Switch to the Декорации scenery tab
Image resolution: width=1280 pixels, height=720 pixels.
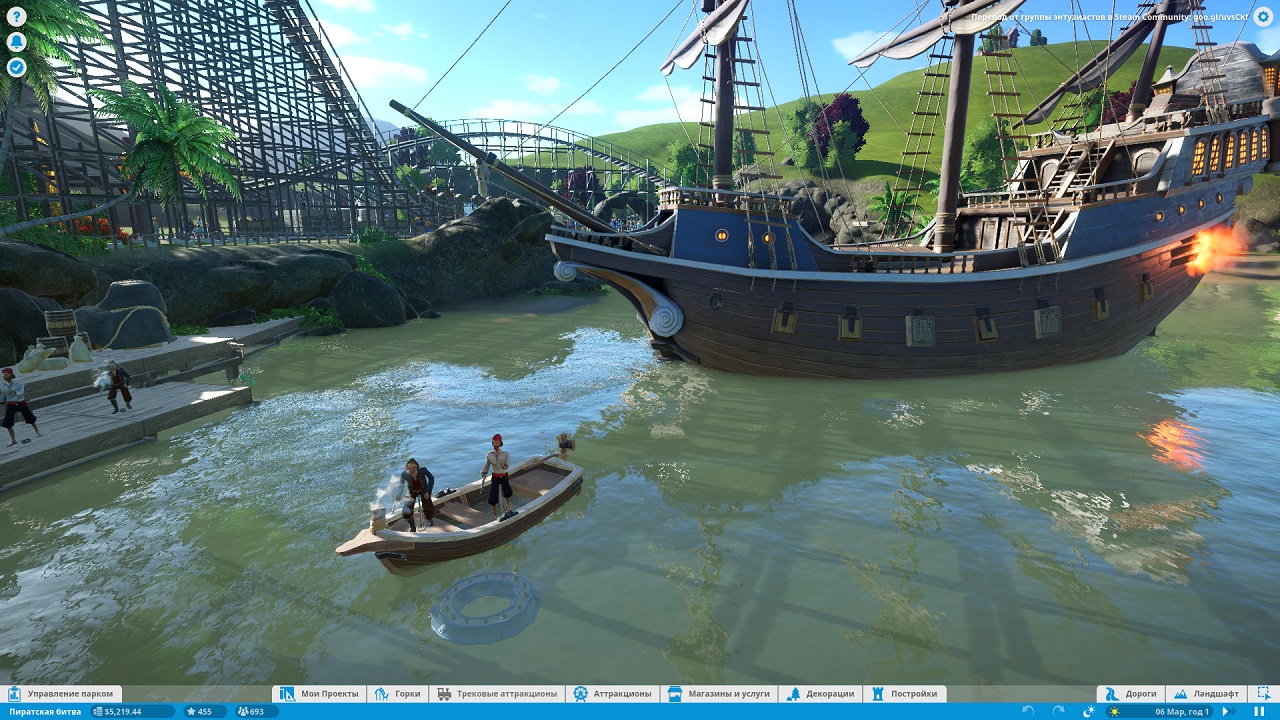pyautogui.click(x=820, y=694)
